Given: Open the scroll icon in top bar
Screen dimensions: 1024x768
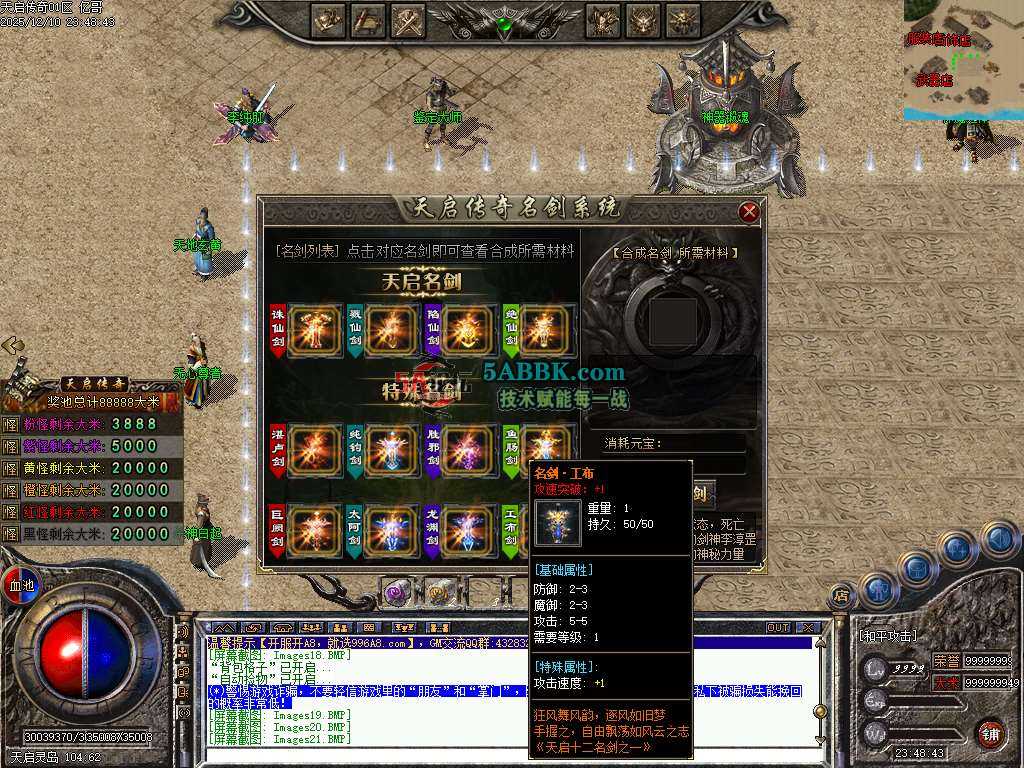Looking at the screenshot, I should (x=369, y=19).
